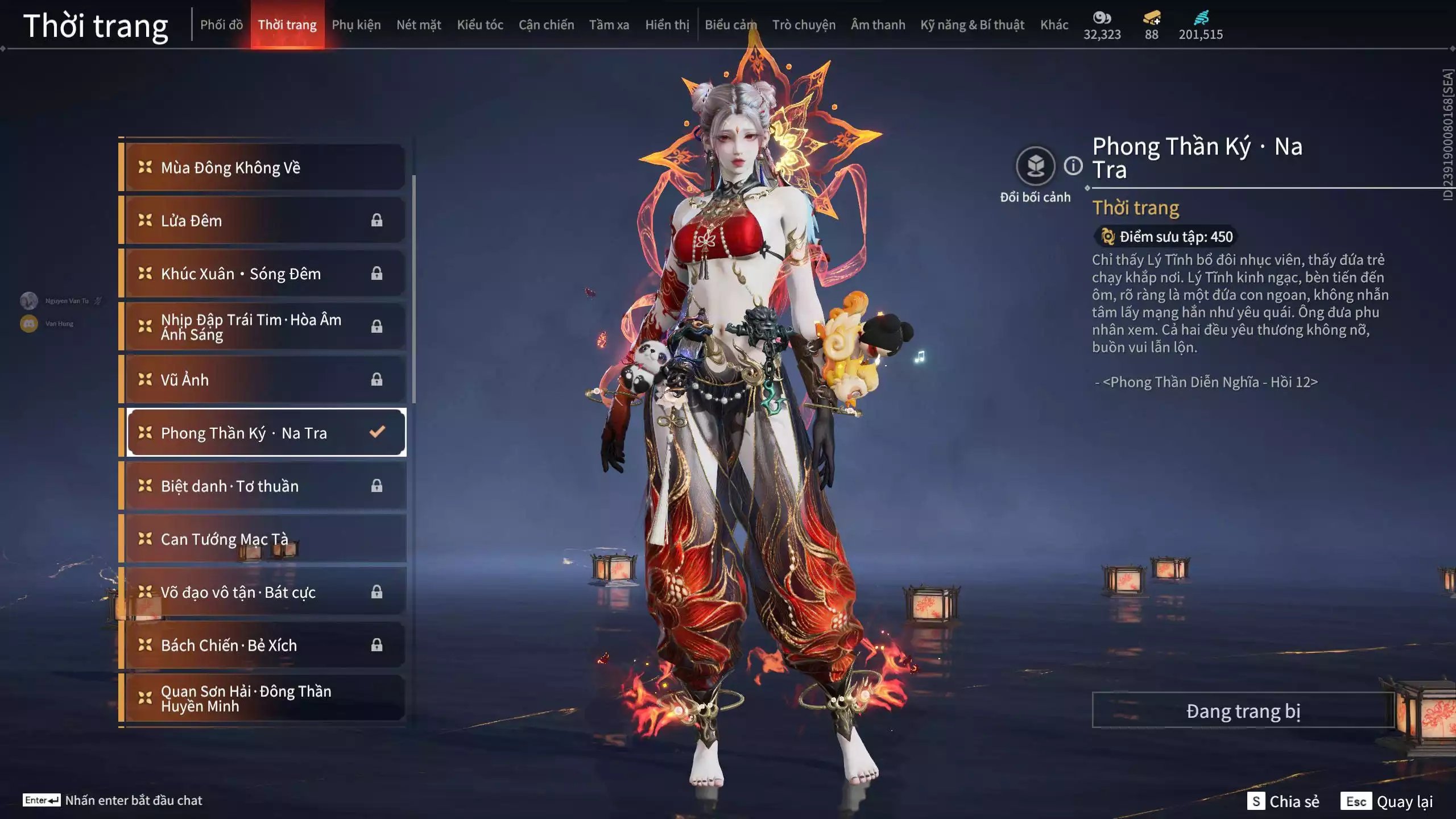Select the locked Lửa Đêm outfit

pos(264,221)
